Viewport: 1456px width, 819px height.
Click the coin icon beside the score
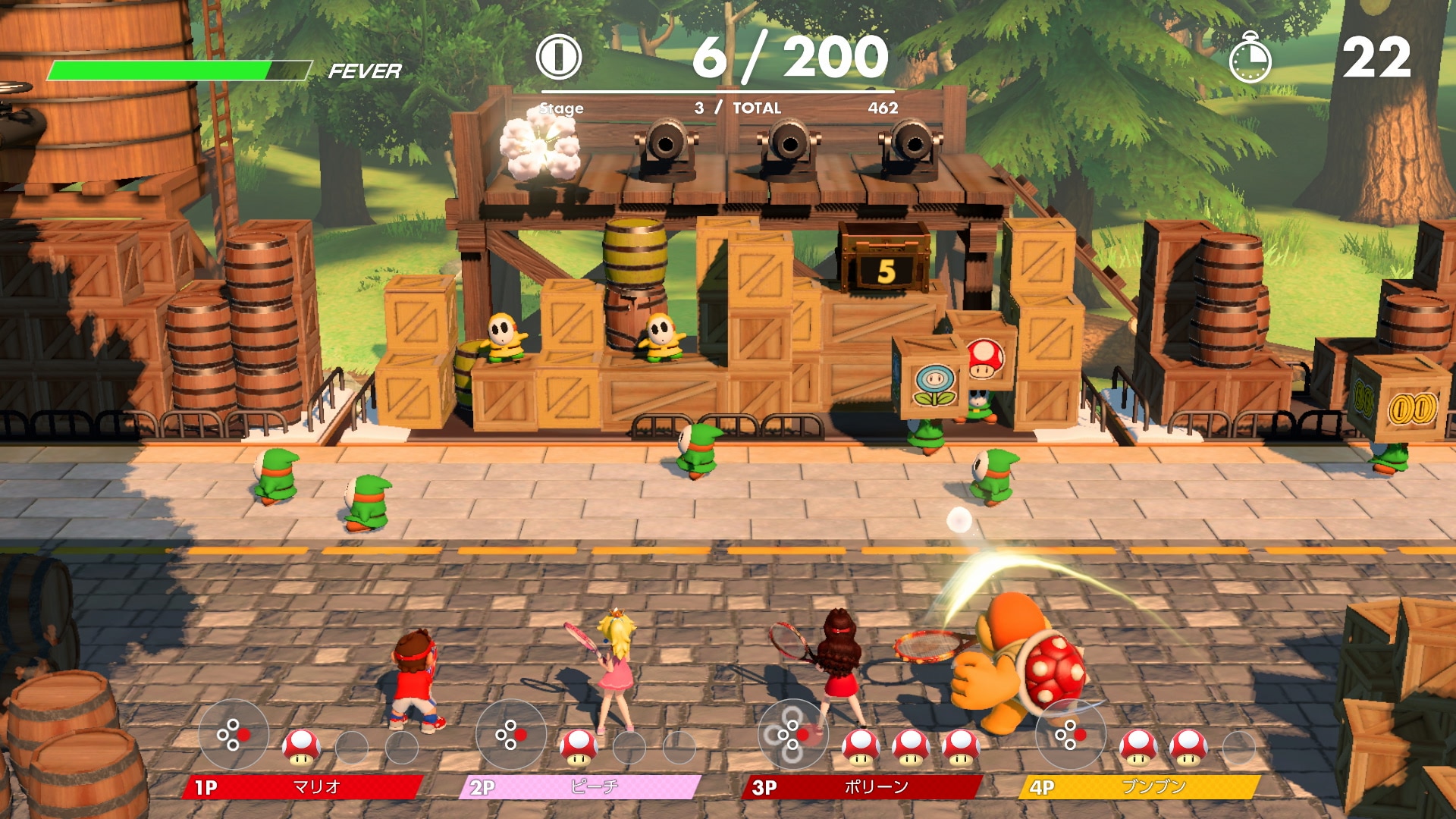[x=559, y=57]
